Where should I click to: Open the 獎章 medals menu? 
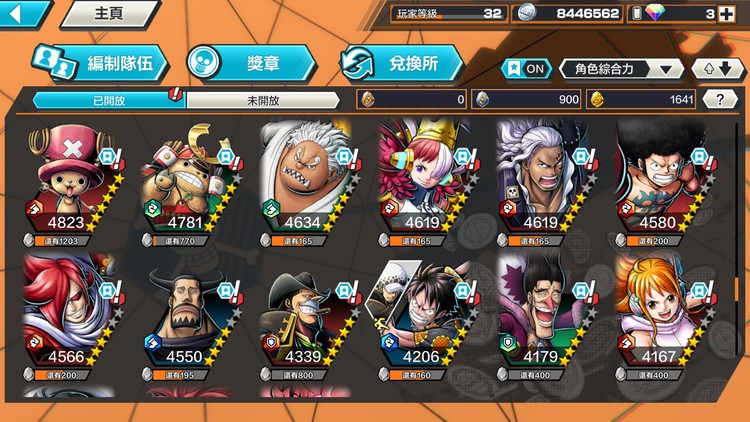(251, 63)
